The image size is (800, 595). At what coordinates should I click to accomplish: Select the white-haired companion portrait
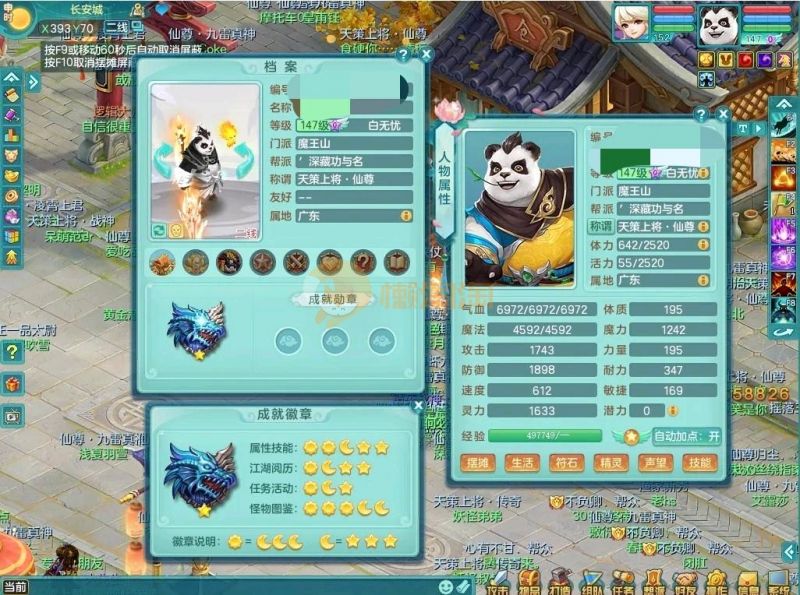point(632,24)
